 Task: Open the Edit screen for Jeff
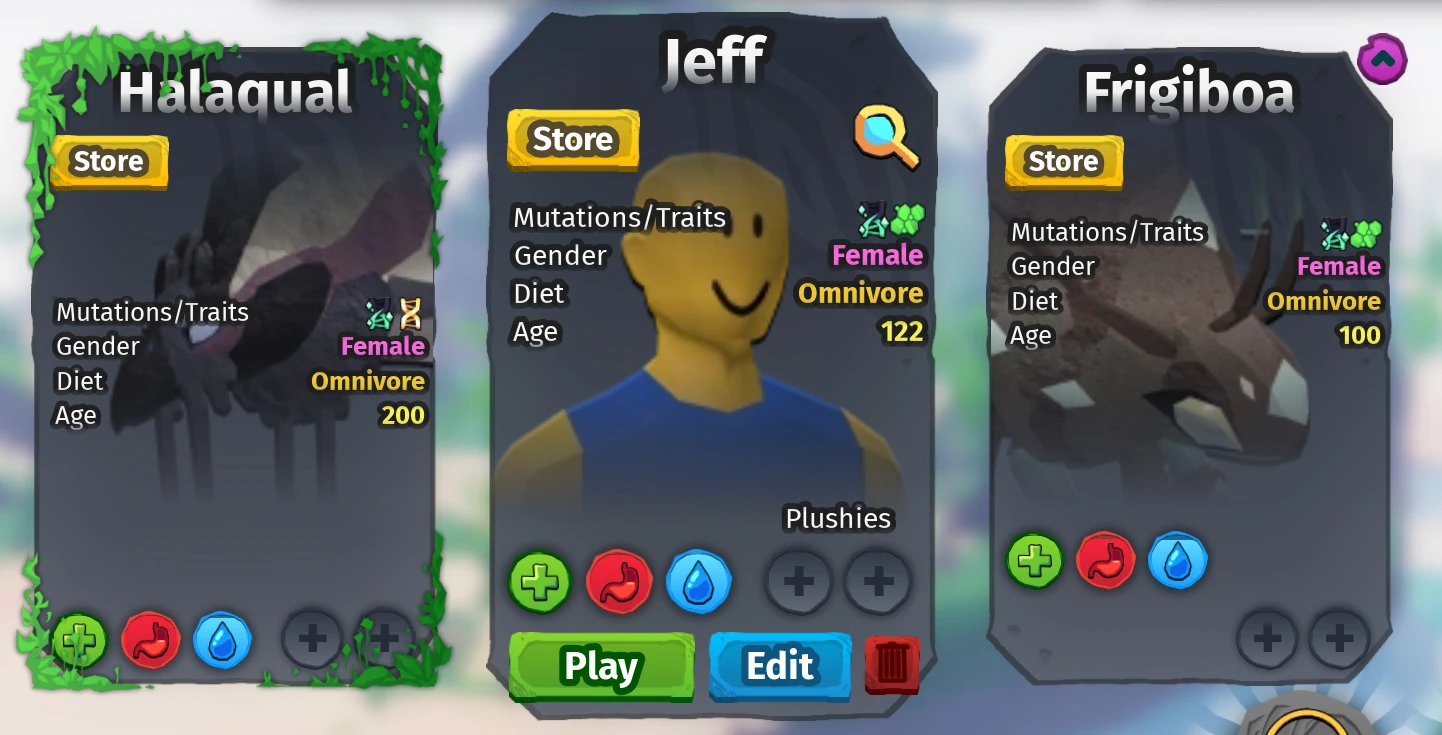(x=779, y=666)
